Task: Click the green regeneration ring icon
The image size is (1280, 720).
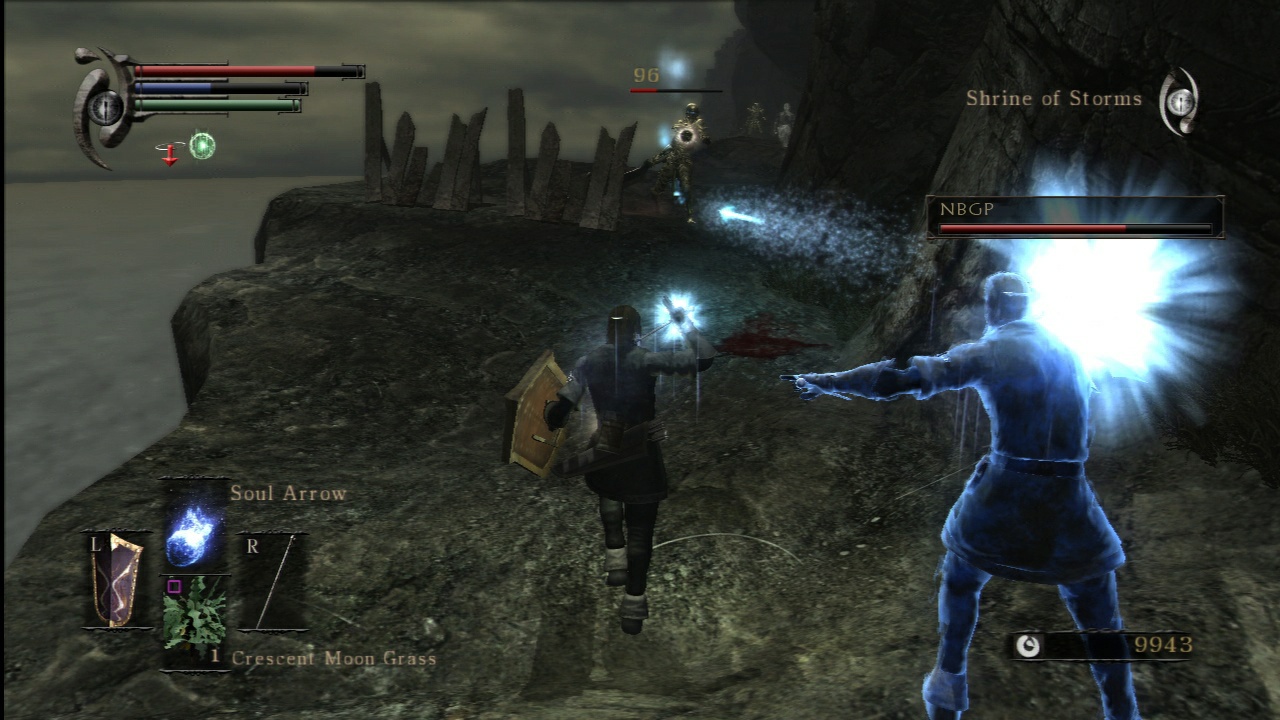Action: point(201,146)
